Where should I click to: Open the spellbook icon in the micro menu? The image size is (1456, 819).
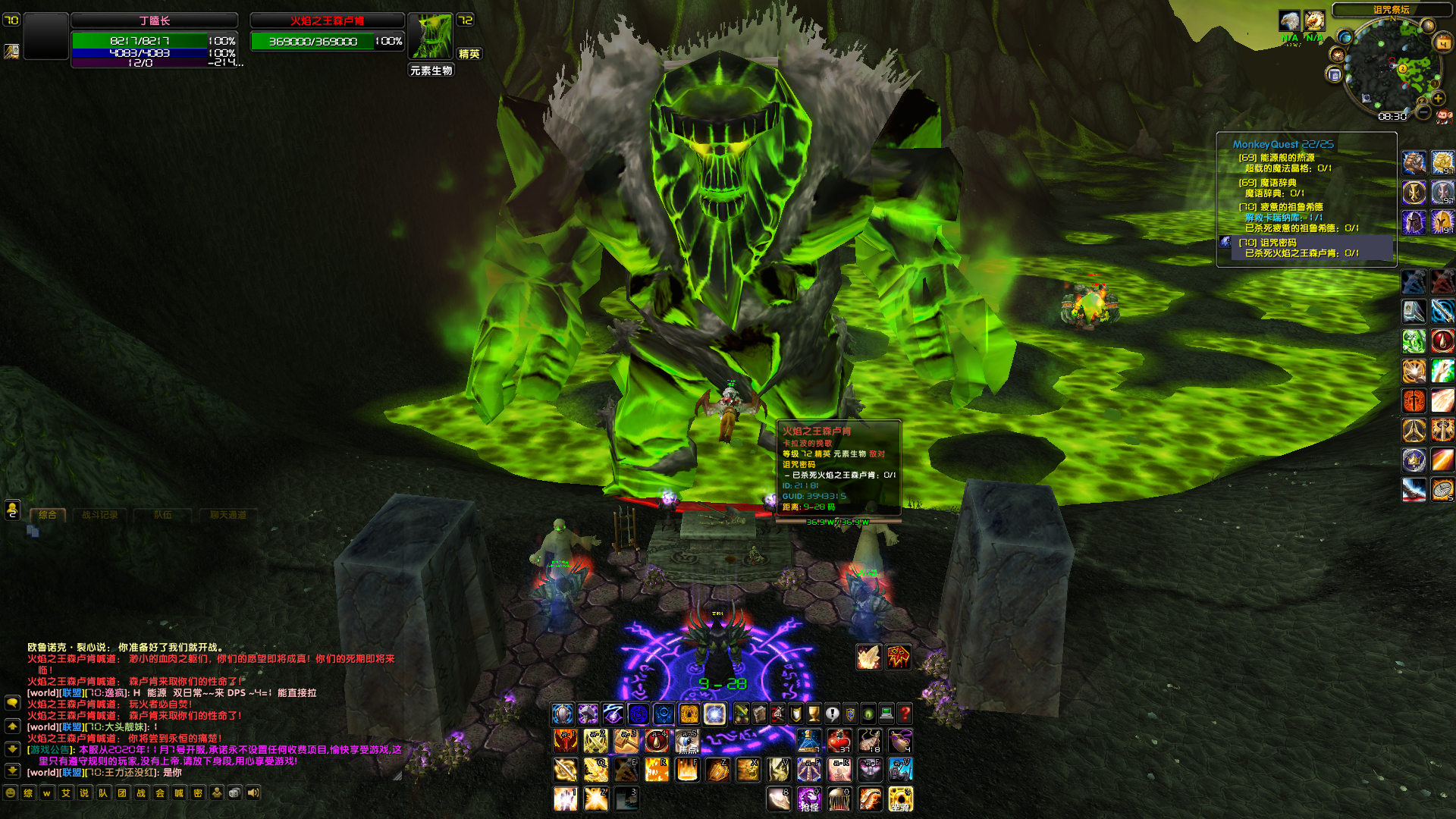coord(759,714)
